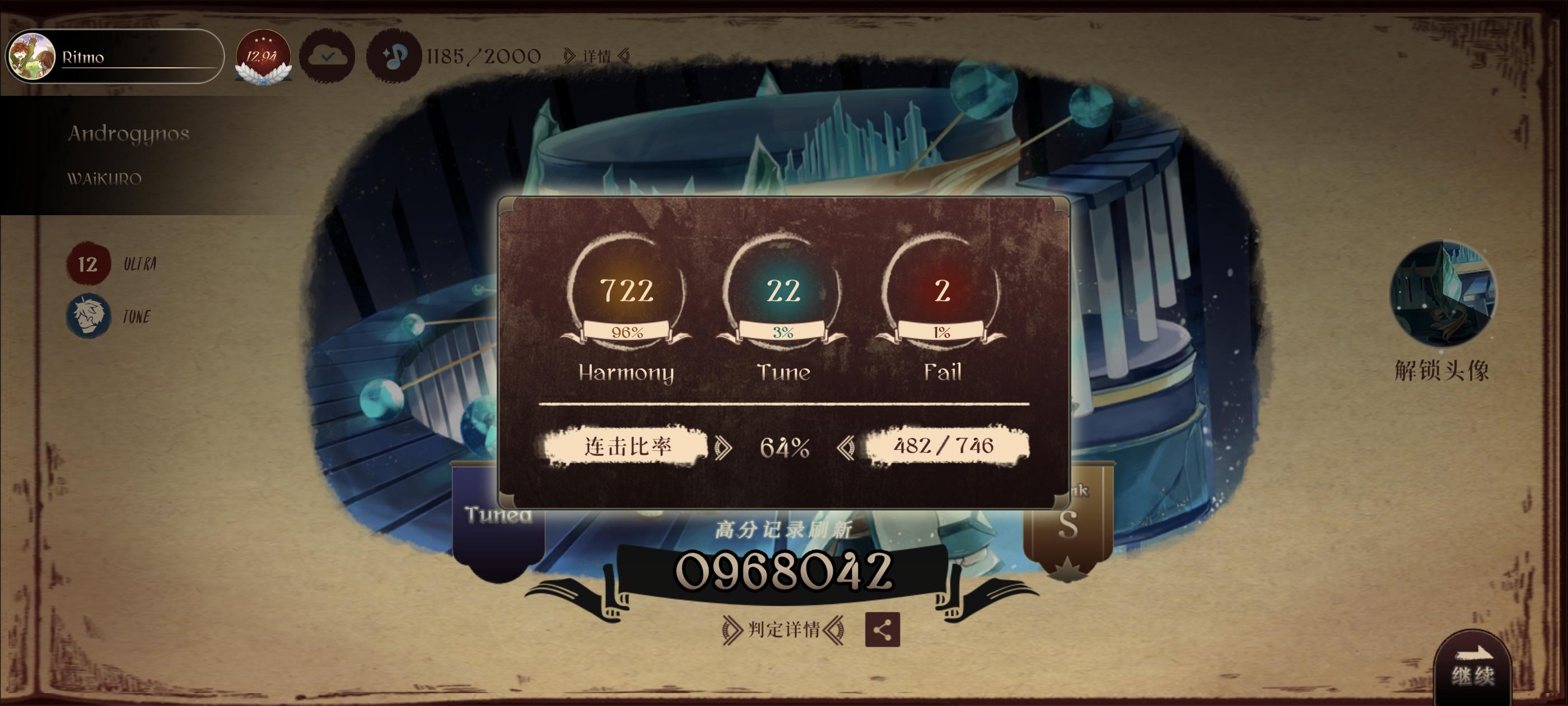
Task: Open the cloud sync icon
Action: point(328,55)
